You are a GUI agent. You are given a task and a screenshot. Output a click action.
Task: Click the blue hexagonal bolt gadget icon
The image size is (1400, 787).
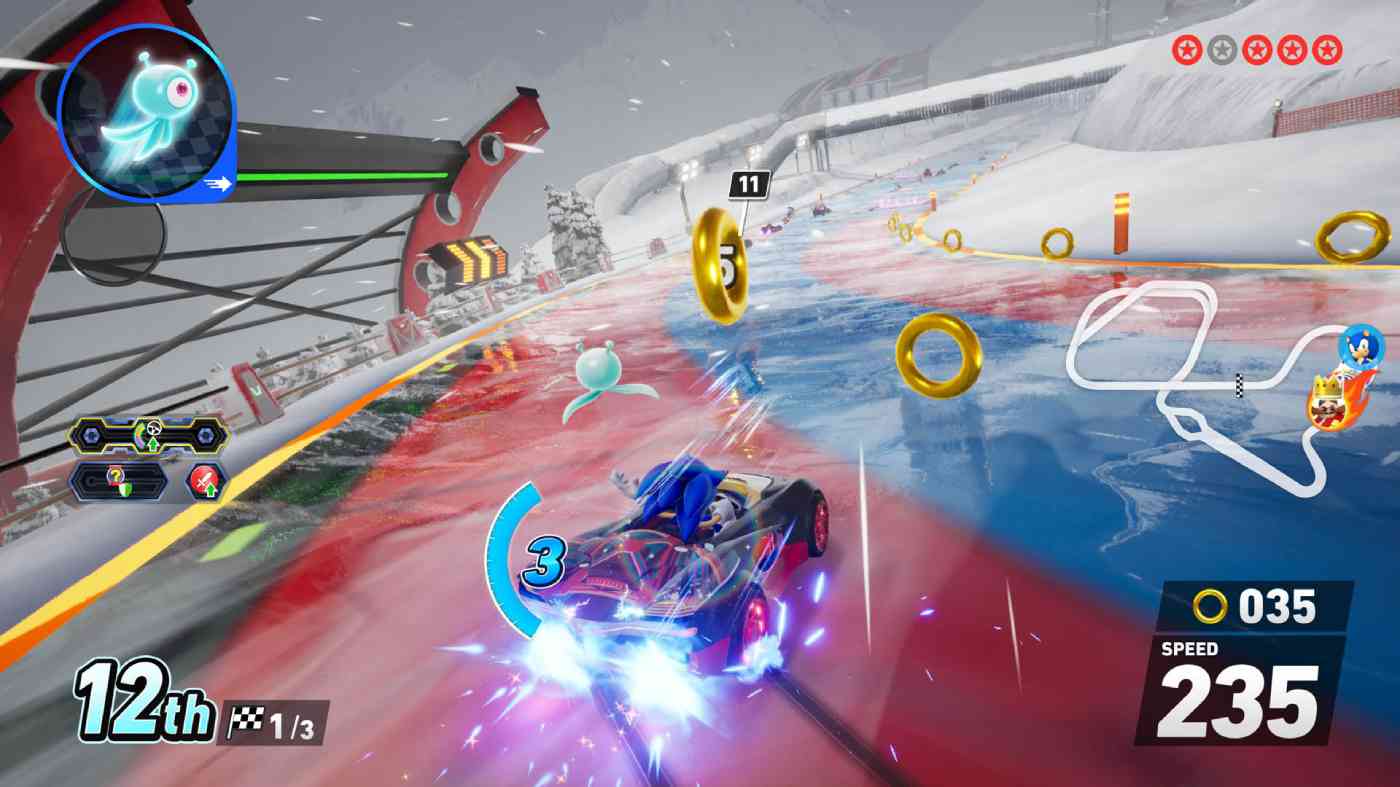pos(91,436)
